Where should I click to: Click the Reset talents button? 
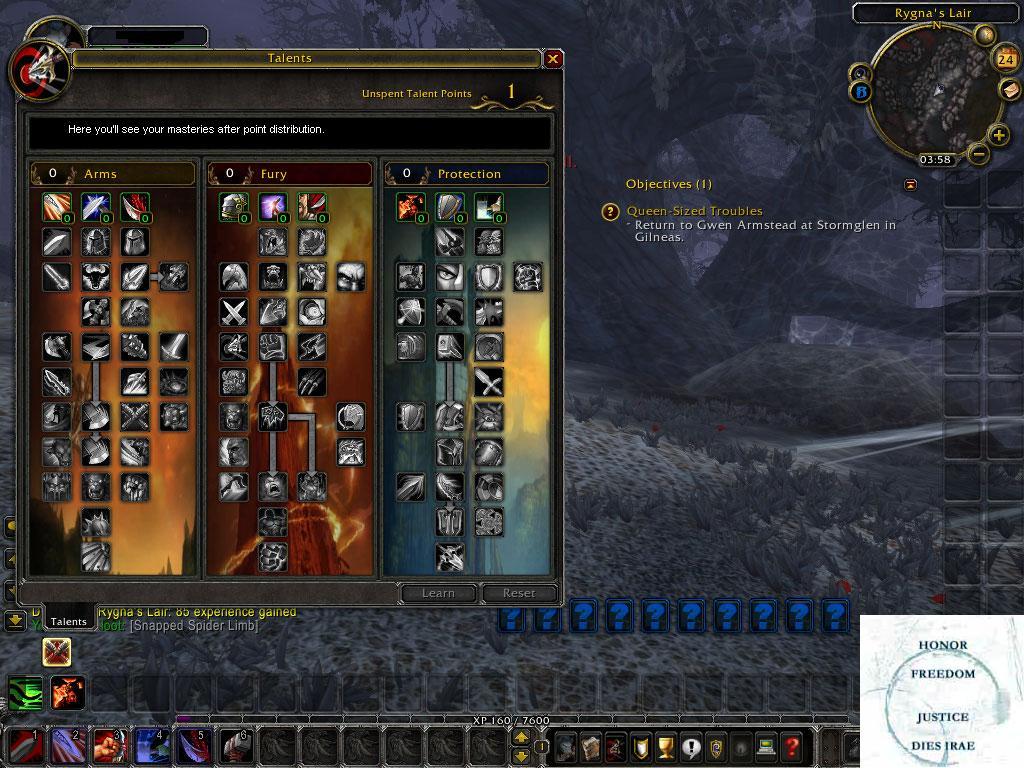click(x=519, y=593)
